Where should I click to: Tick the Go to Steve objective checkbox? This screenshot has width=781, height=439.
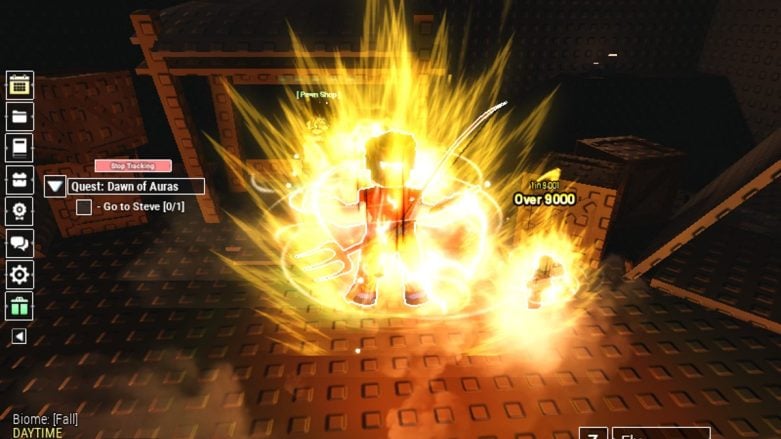tap(84, 207)
